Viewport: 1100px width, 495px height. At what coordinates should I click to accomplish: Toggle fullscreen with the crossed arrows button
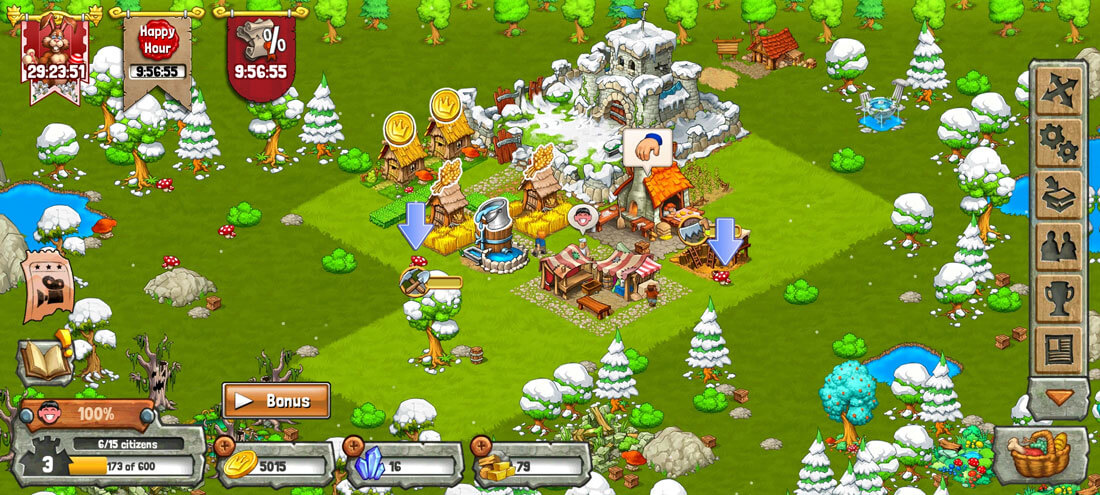tap(1058, 91)
